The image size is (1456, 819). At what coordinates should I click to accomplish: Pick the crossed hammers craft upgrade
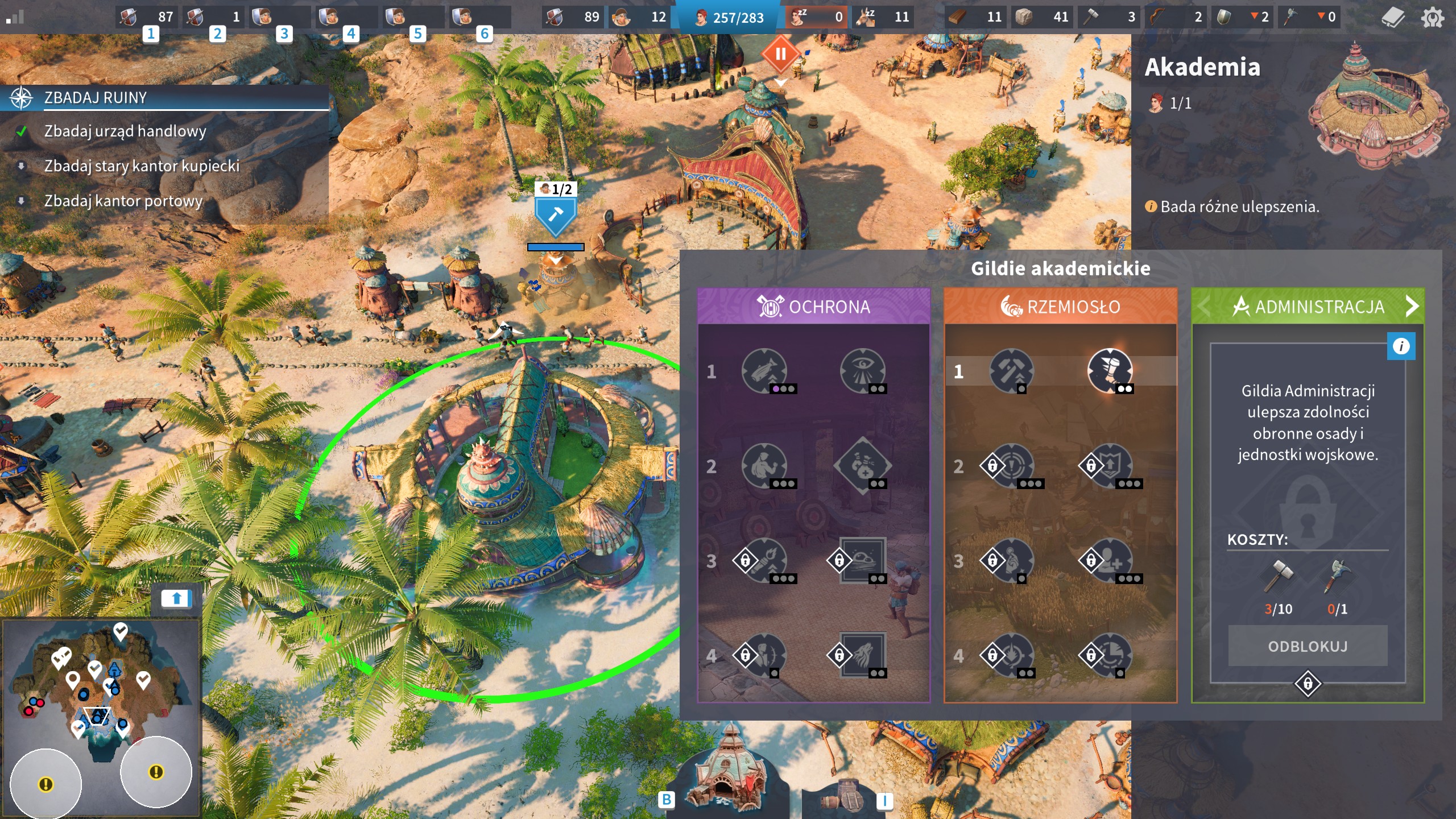(x=1011, y=371)
